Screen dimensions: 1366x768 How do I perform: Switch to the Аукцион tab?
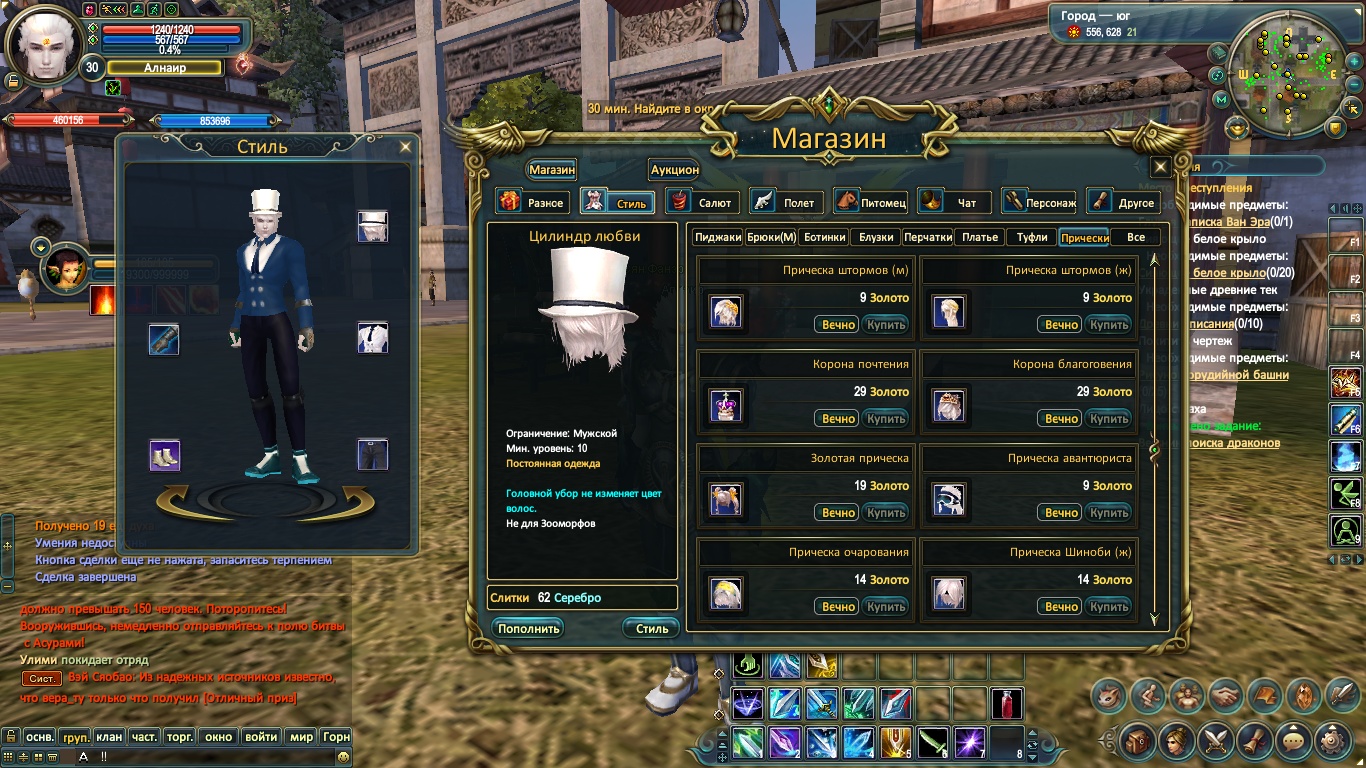675,170
